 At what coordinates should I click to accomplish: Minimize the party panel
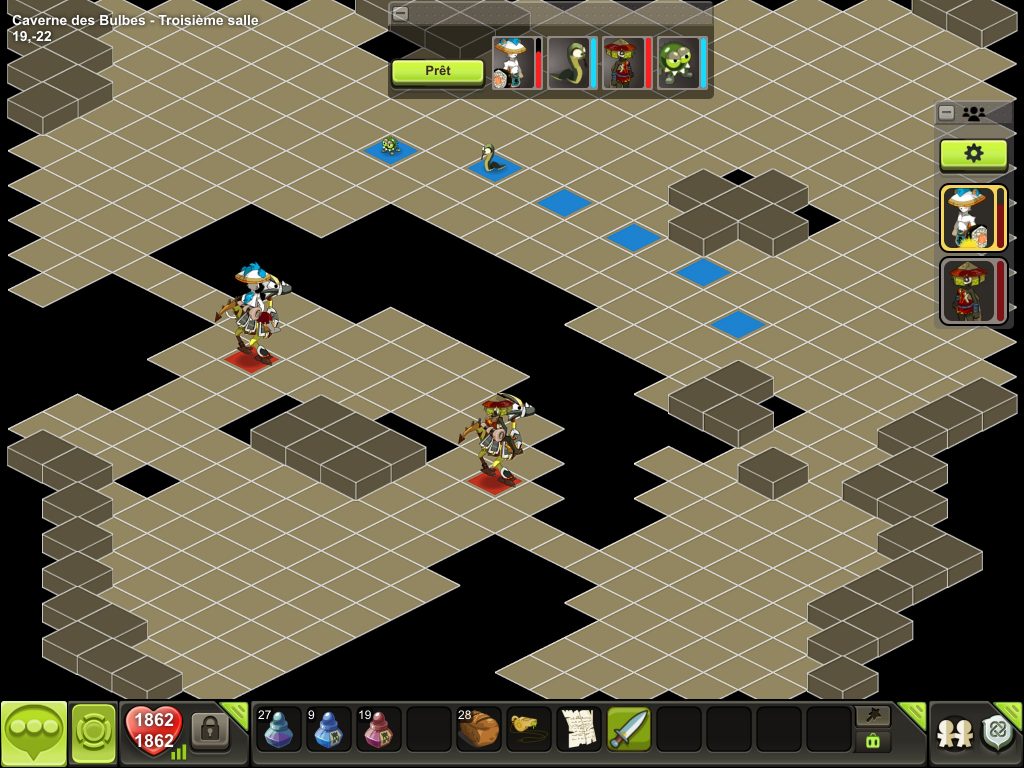coord(946,113)
